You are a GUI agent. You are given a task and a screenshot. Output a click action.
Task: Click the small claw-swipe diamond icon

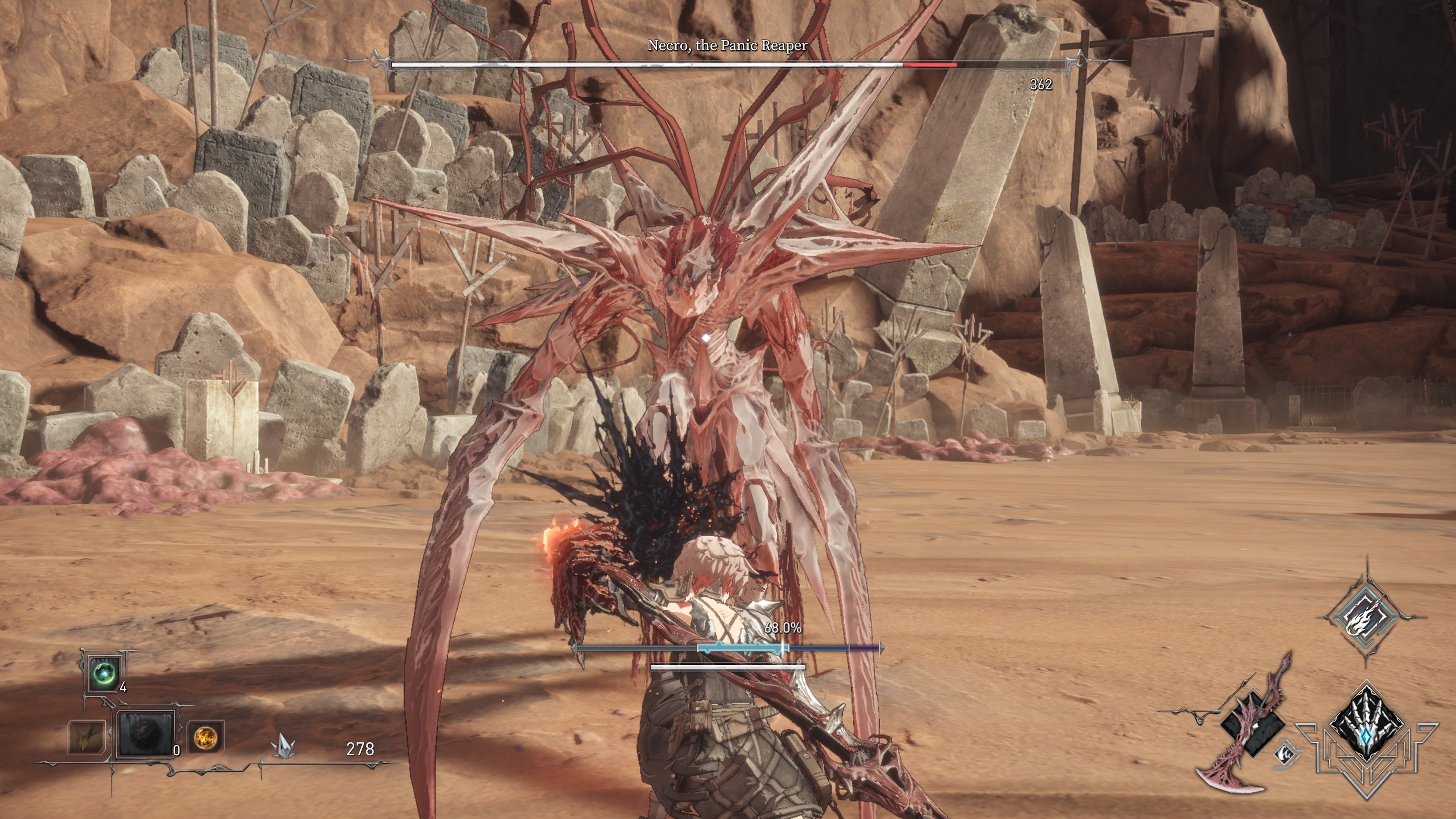[1287, 754]
